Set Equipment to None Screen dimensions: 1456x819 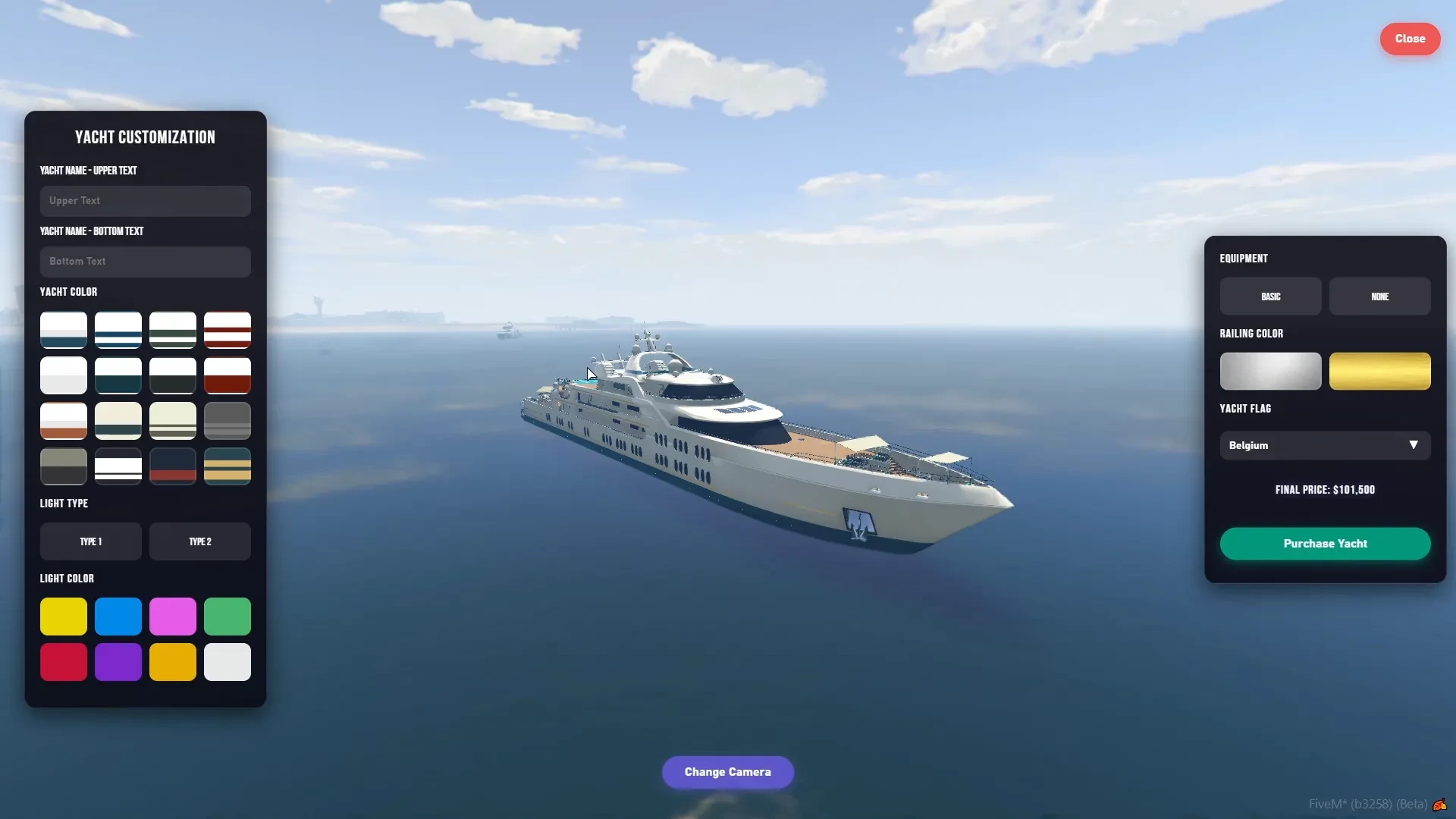[1379, 296]
